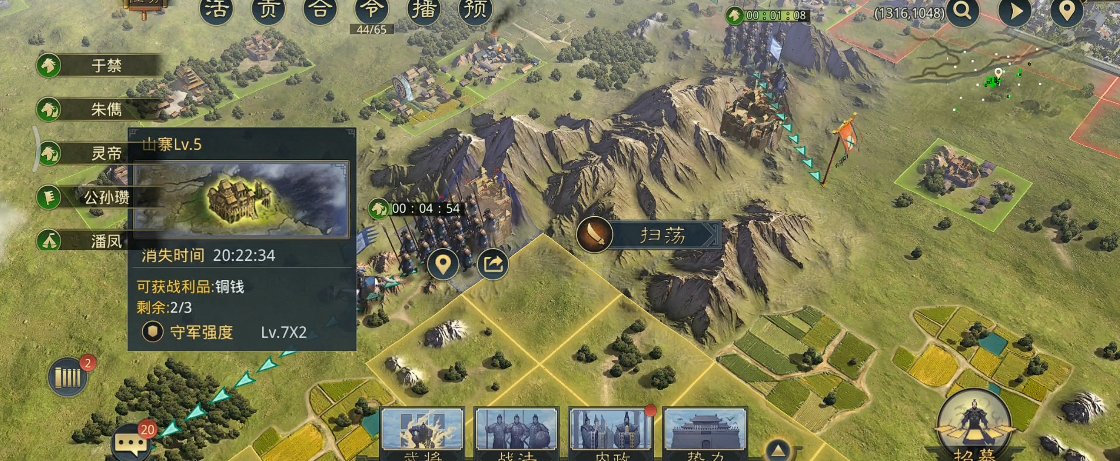This screenshot has width=1120, height=461.
Task: Open the 活 round menu button
Action: [x=217, y=10]
